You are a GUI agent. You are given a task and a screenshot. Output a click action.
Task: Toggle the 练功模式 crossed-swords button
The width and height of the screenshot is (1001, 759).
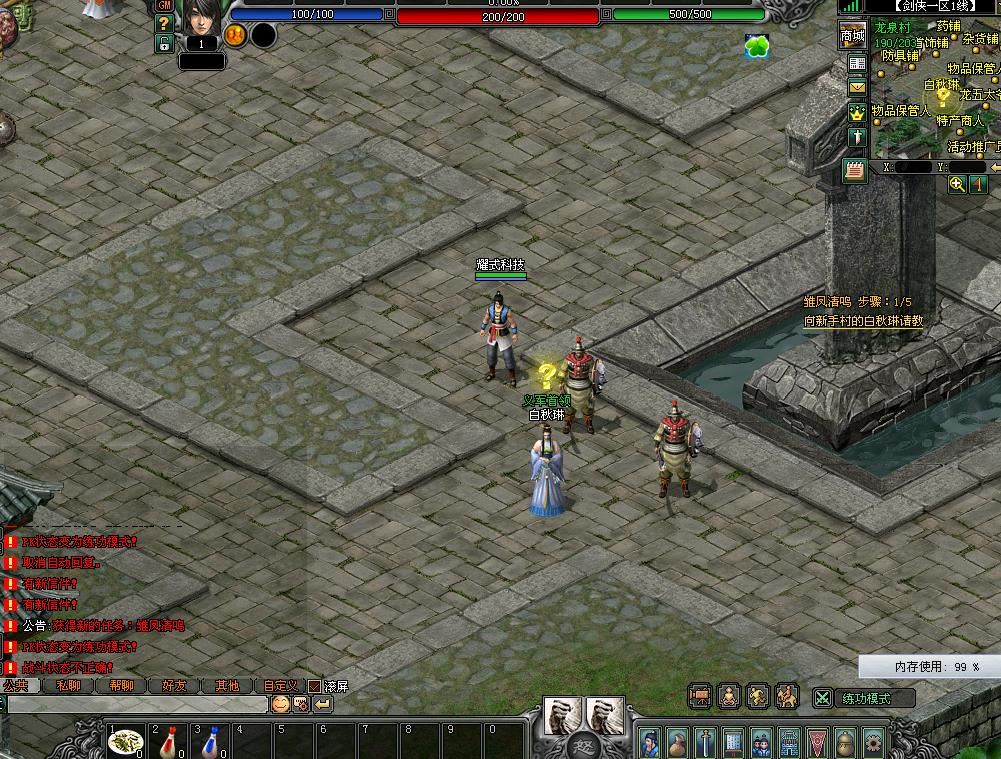coord(822,698)
